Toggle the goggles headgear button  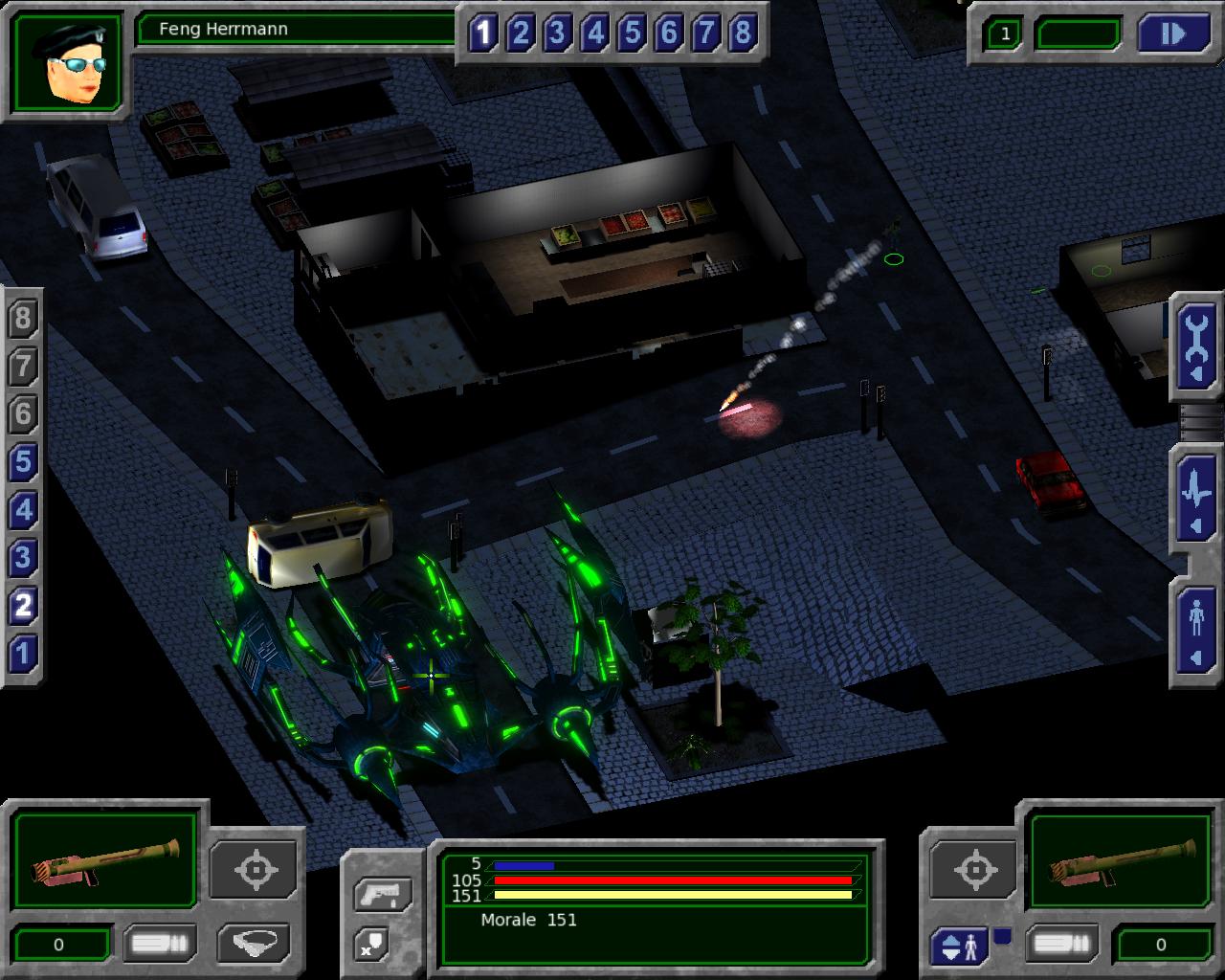[x=254, y=943]
